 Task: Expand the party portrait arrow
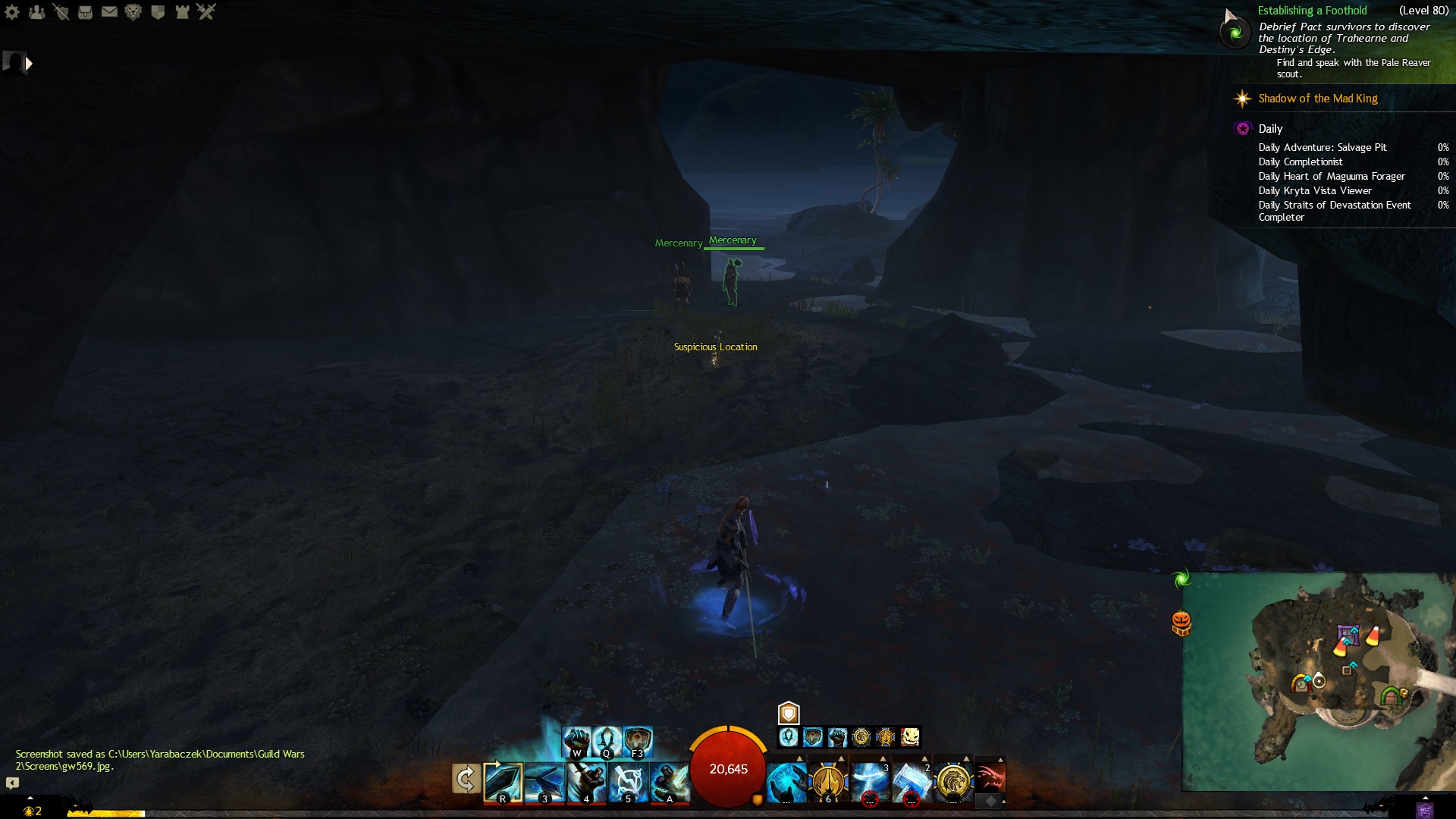[x=29, y=64]
